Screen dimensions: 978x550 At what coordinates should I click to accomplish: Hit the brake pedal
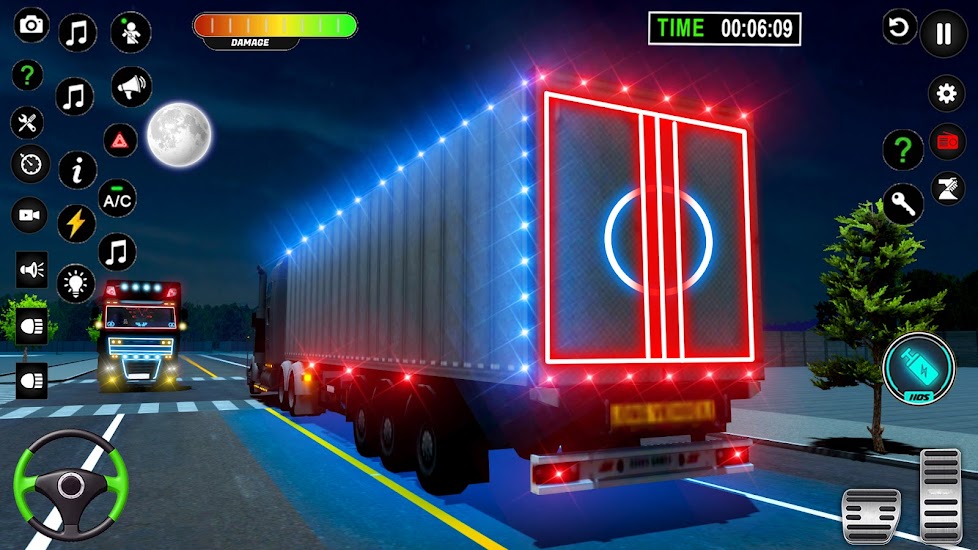click(870, 515)
